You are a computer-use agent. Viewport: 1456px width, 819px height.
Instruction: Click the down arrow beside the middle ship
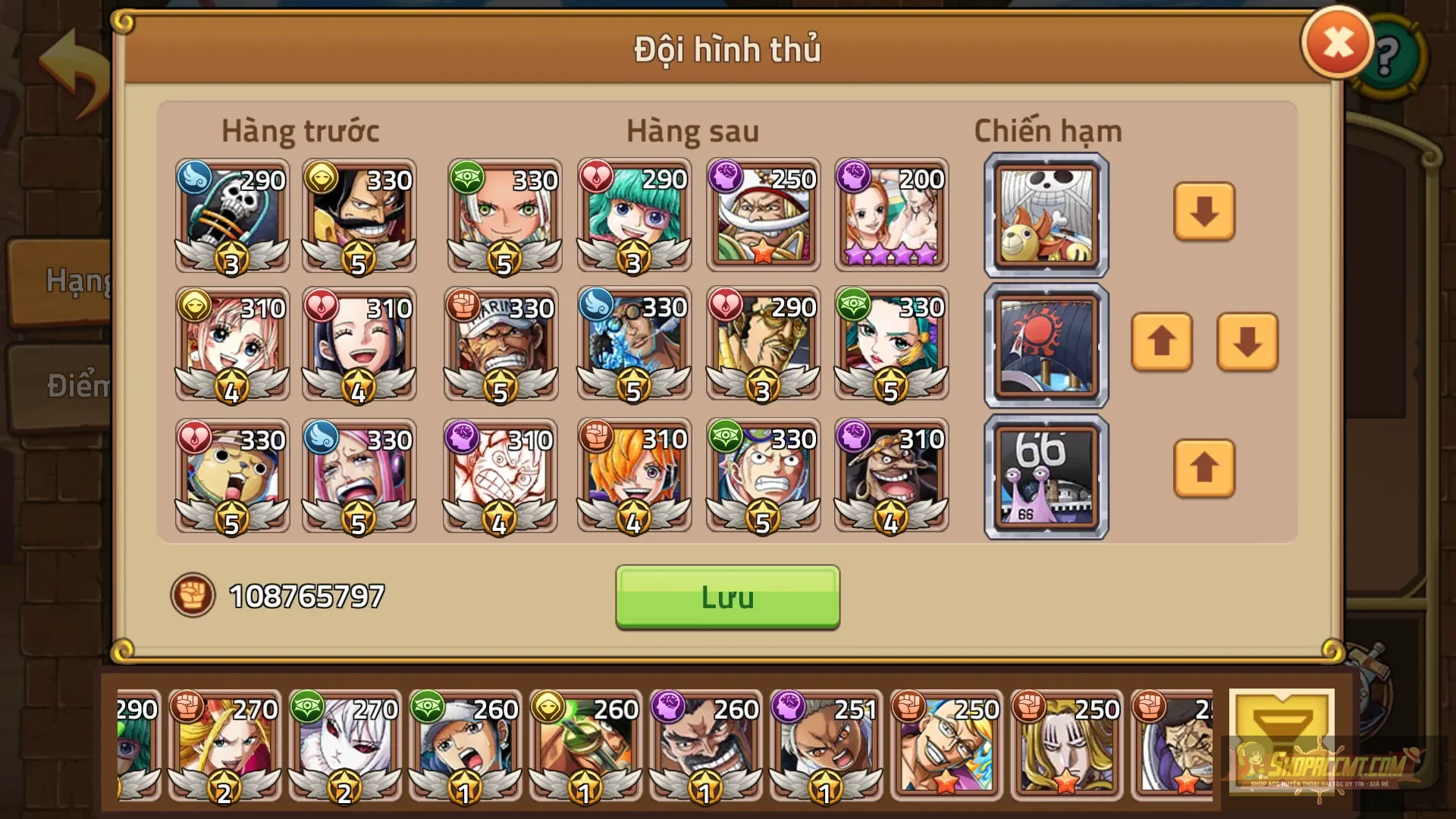point(1246,341)
